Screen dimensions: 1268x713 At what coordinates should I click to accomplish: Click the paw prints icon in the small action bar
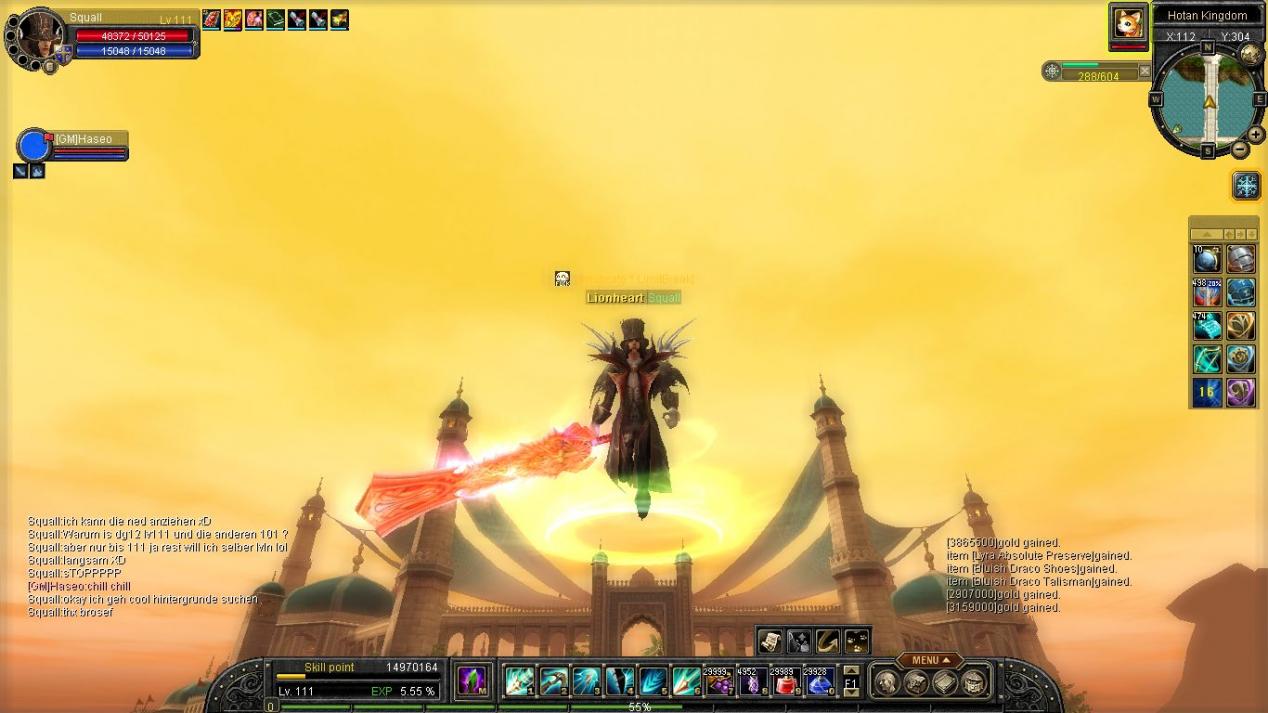tap(856, 641)
